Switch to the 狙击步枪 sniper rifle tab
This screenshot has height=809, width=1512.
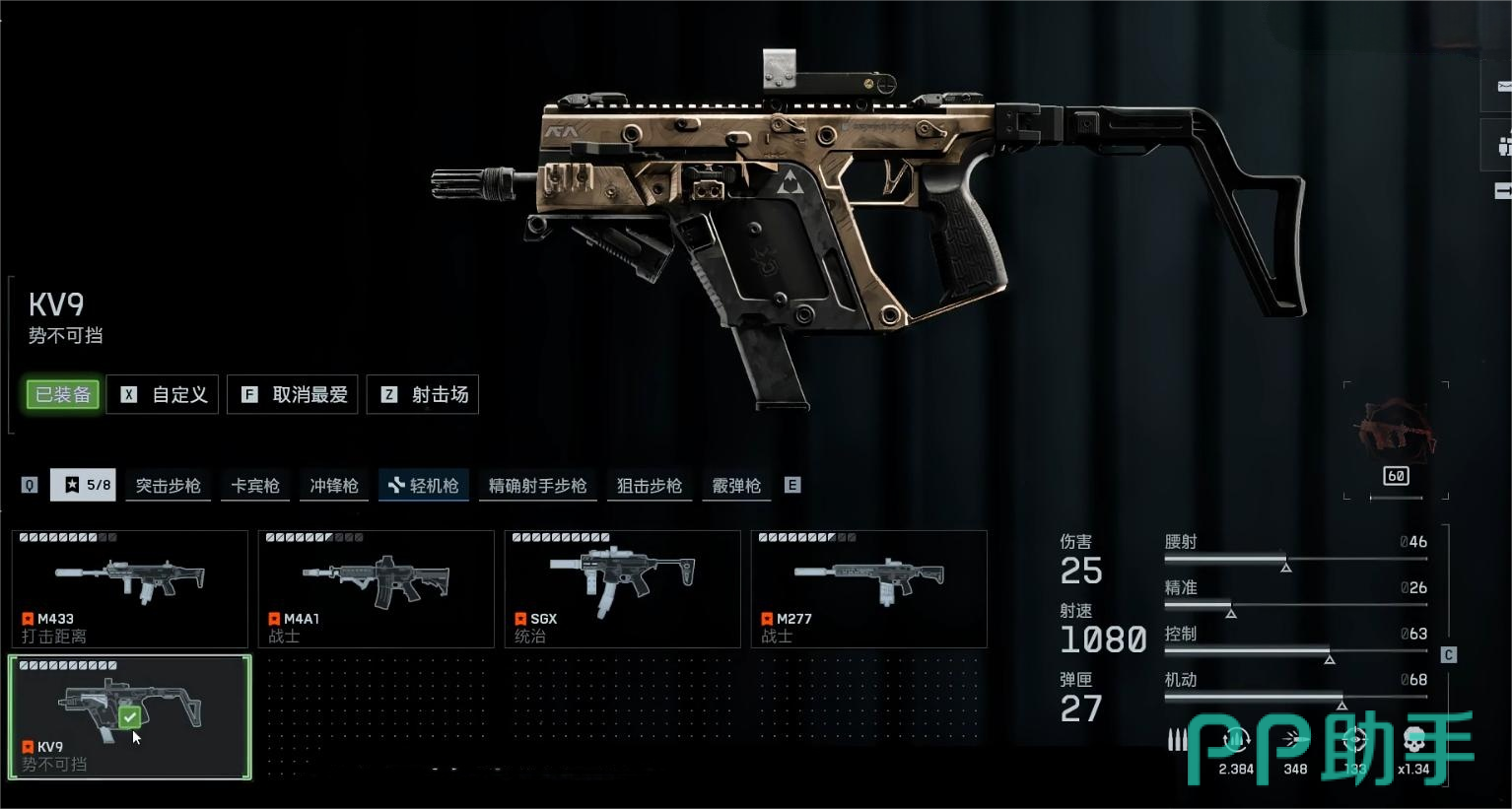650,486
